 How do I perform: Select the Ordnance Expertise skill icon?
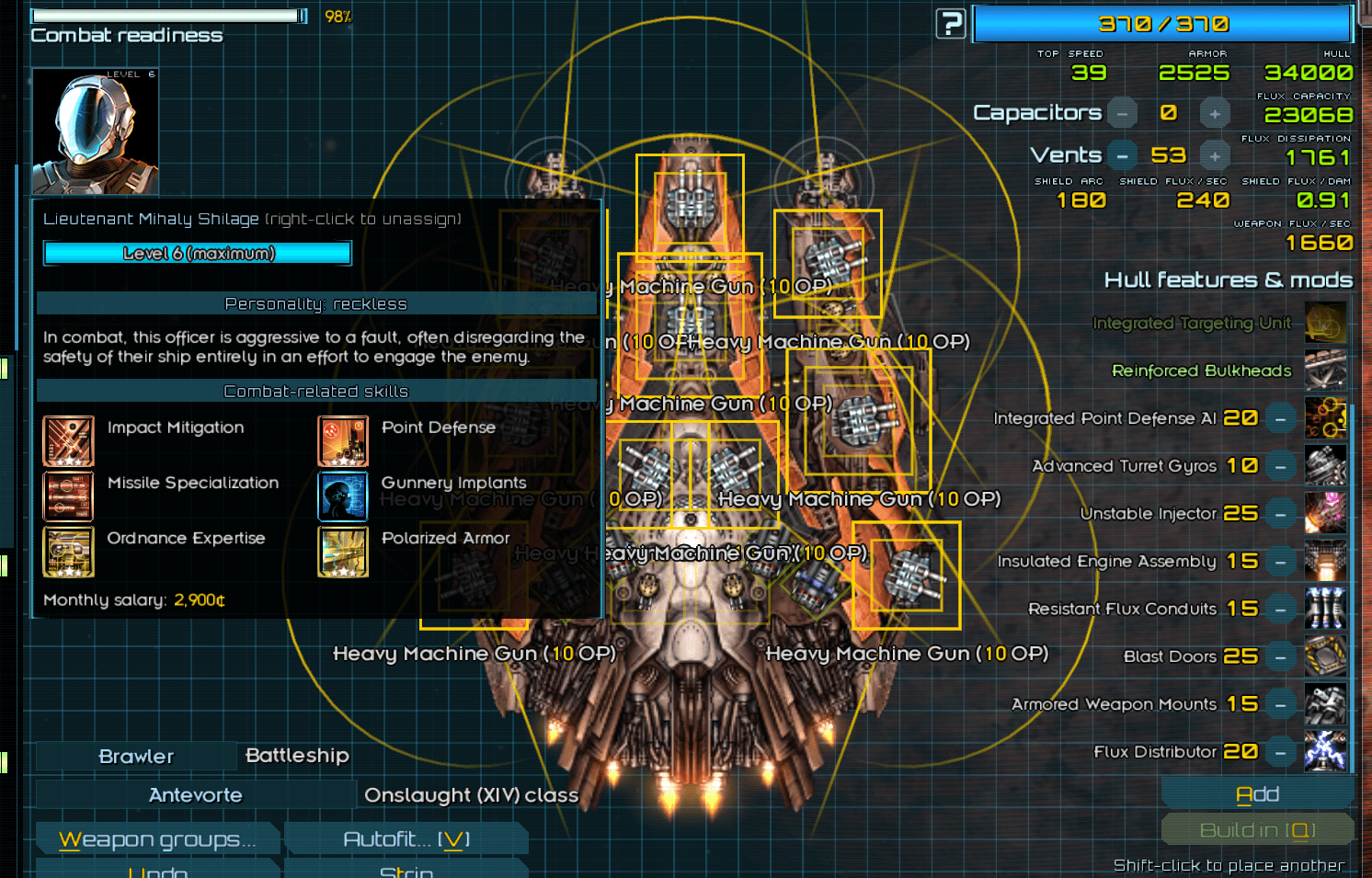pos(68,553)
